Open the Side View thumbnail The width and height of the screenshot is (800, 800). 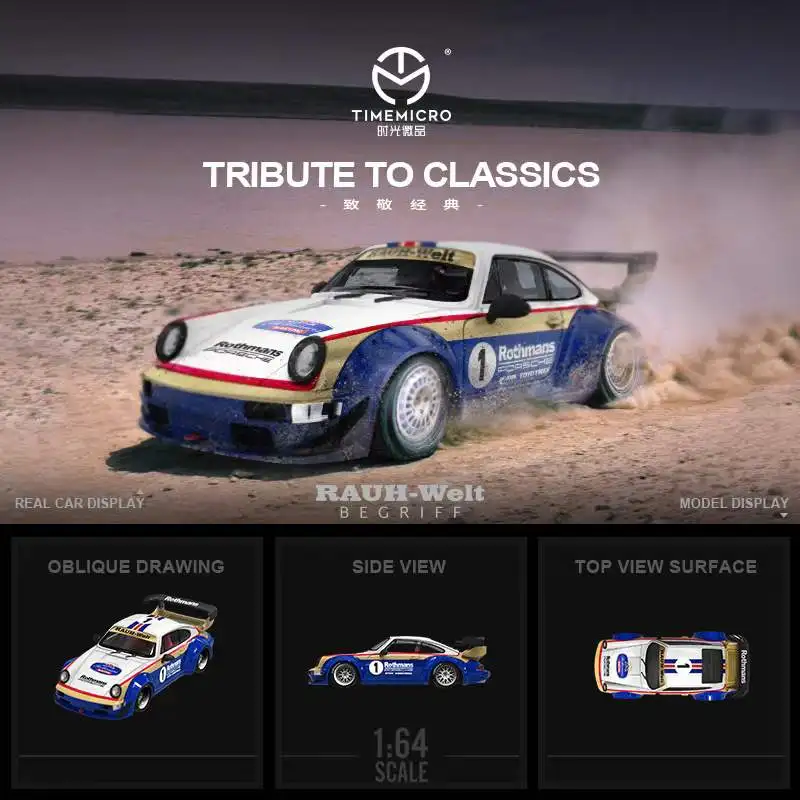coord(400,660)
